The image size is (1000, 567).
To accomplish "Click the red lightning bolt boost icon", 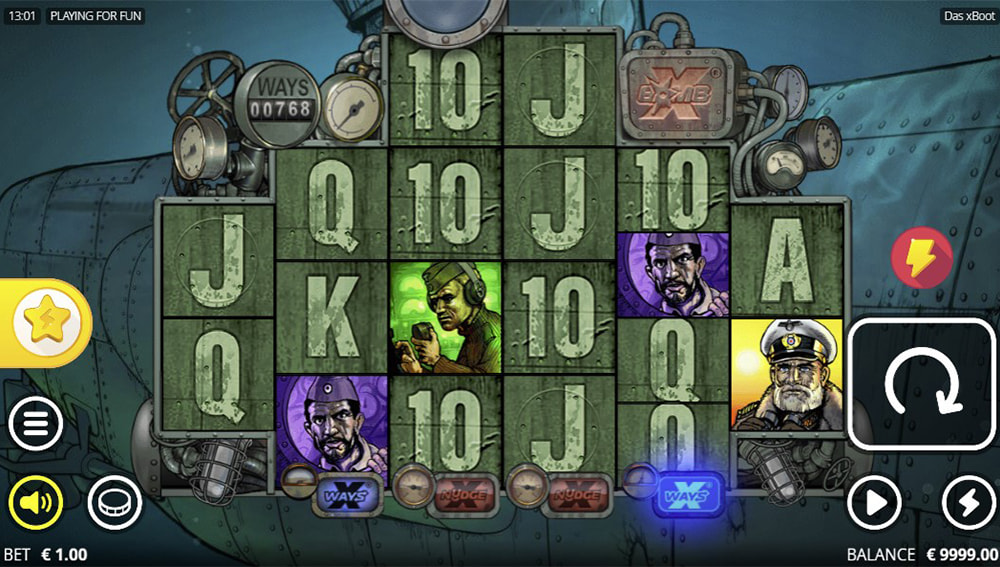I will [x=922, y=258].
